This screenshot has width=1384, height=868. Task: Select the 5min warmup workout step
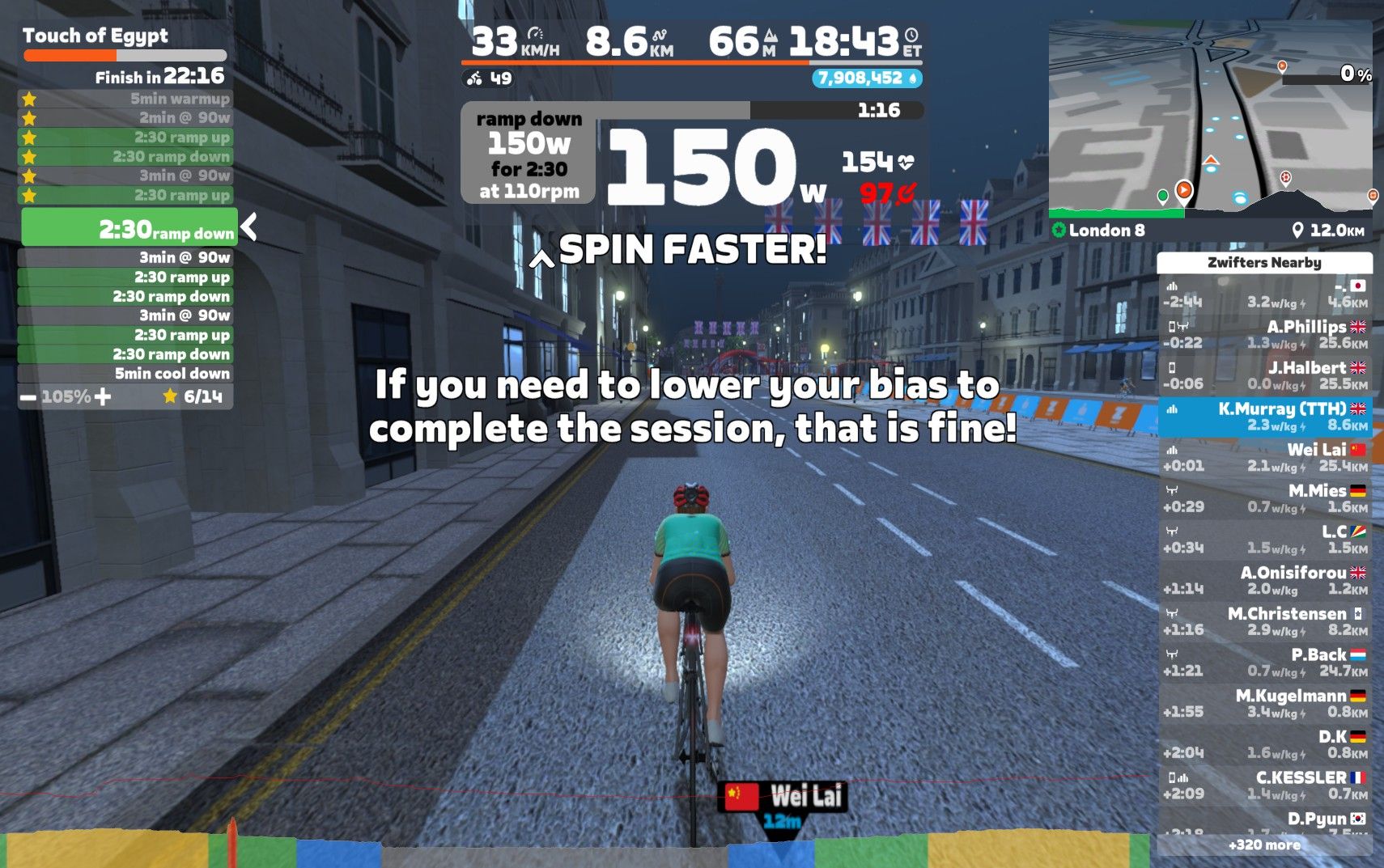[125, 99]
